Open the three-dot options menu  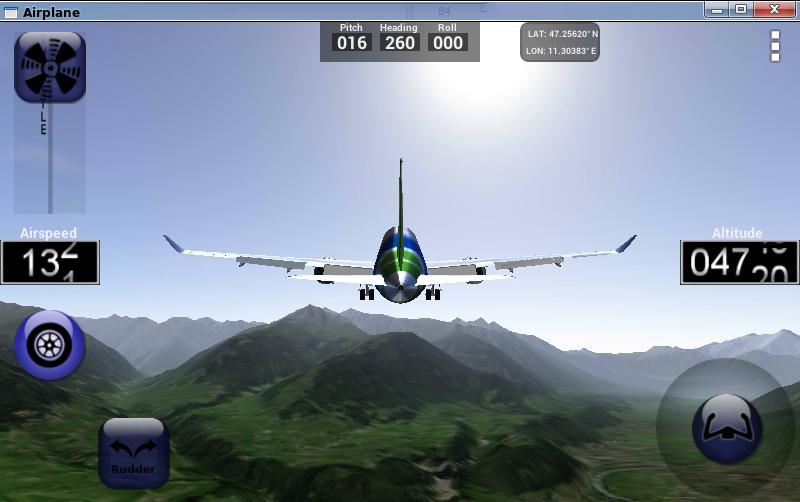(775, 46)
